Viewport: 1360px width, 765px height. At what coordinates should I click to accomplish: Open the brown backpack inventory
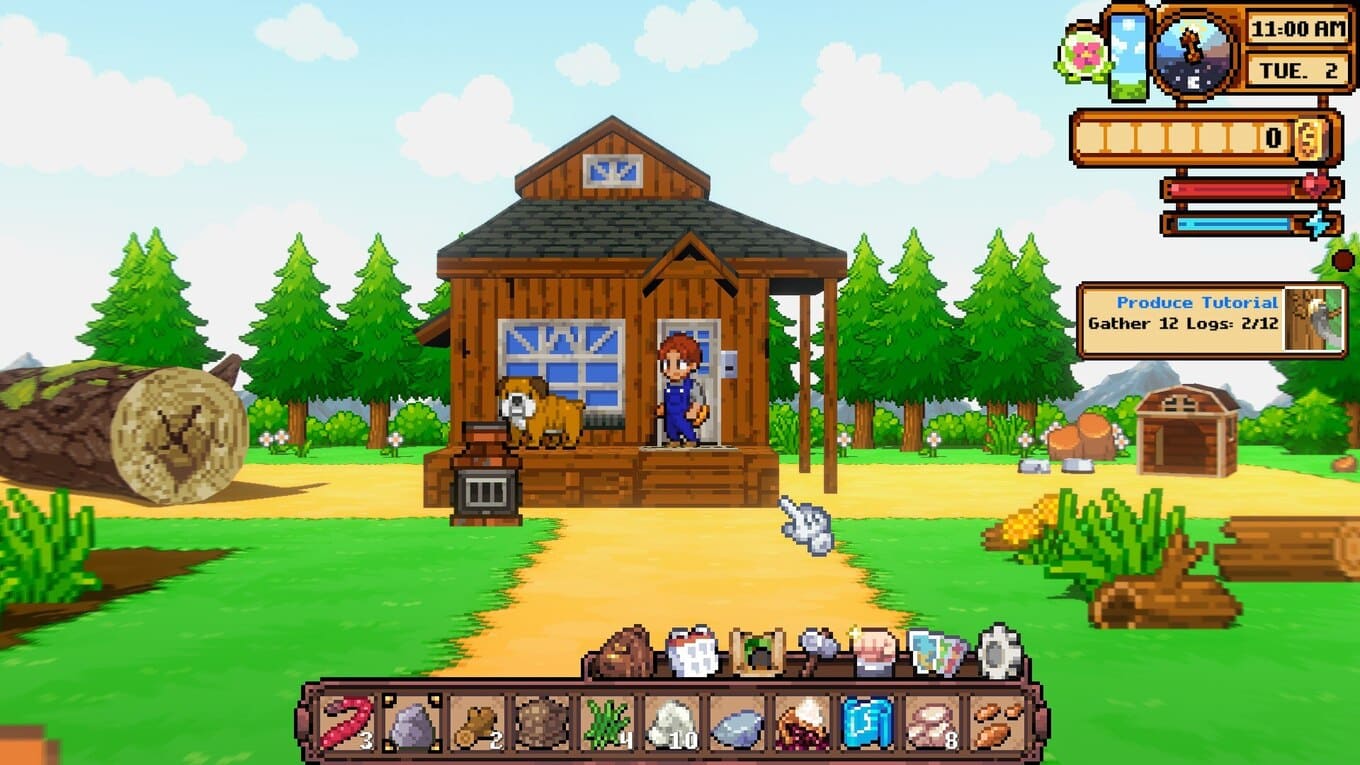click(x=626, y=652)
